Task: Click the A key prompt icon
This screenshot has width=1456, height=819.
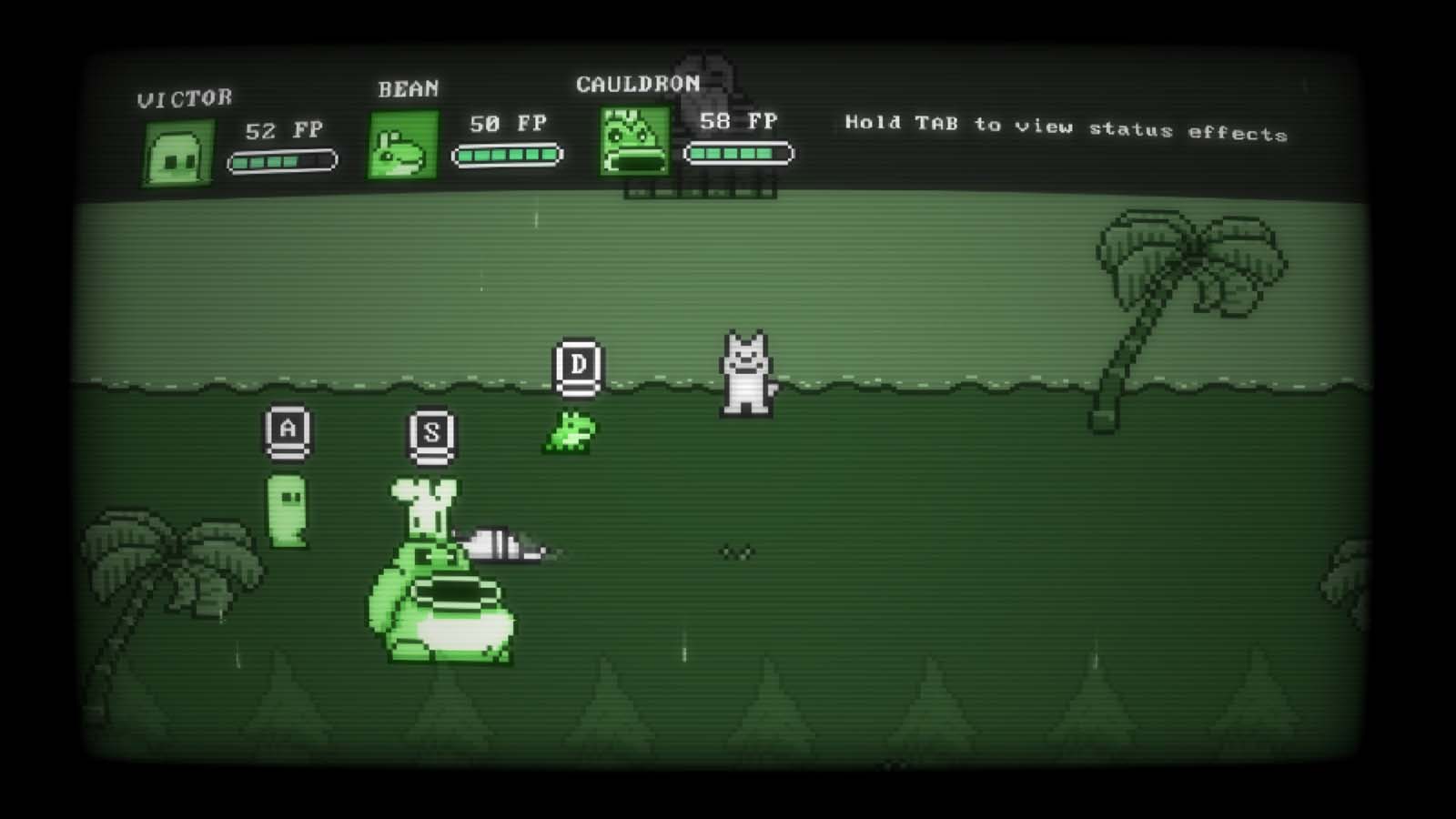Action: click(x=286, y=432)
